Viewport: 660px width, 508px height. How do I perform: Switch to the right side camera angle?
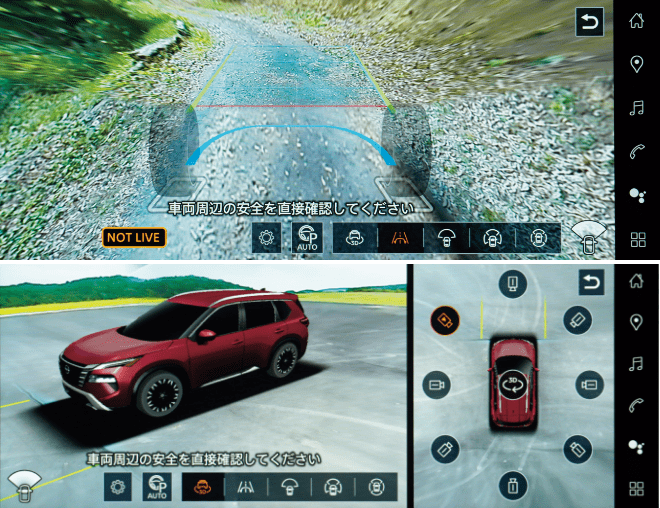click(589, 384)
